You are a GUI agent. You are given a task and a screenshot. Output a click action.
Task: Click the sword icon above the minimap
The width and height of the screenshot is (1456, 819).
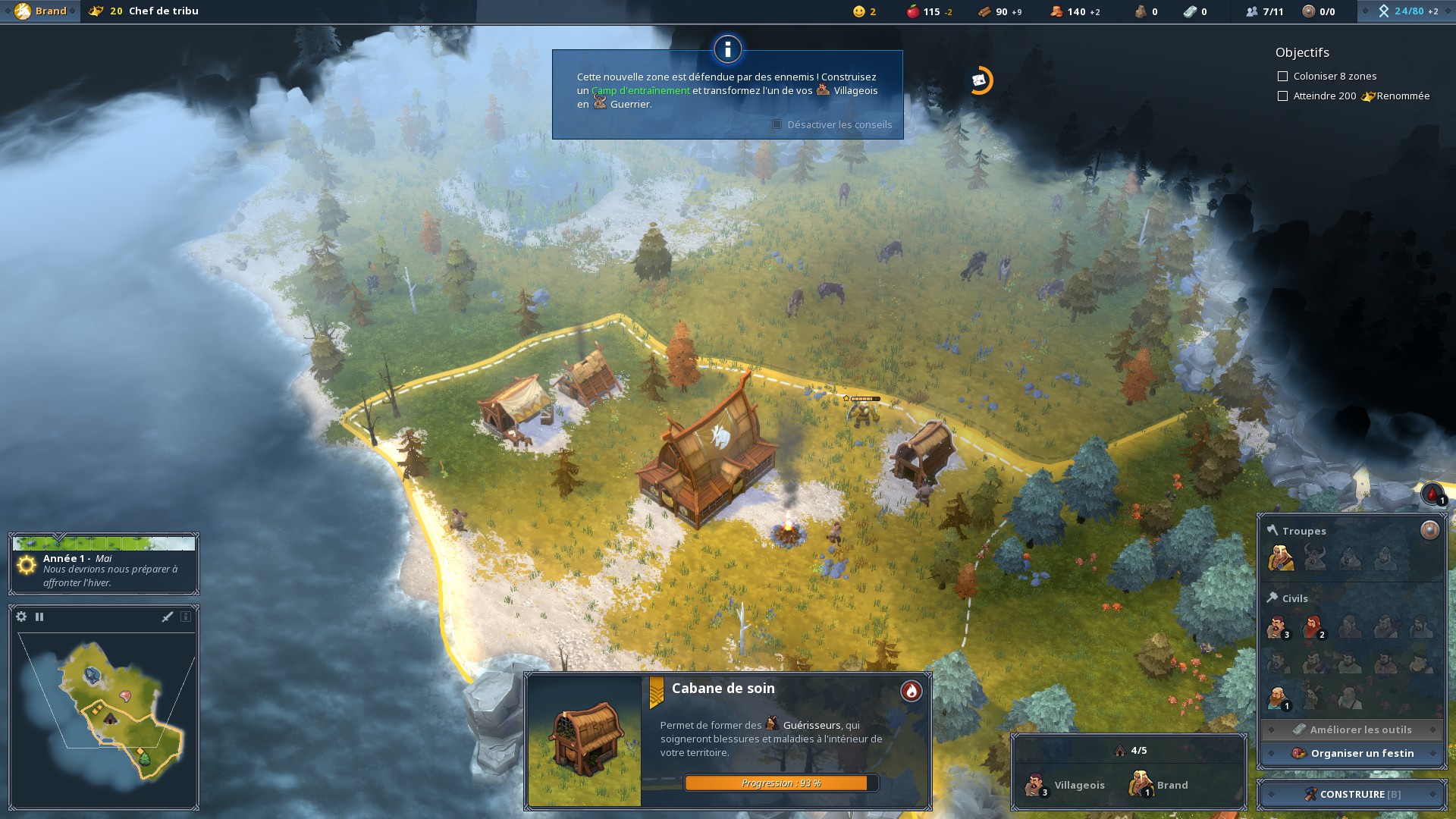coord(168,617)
